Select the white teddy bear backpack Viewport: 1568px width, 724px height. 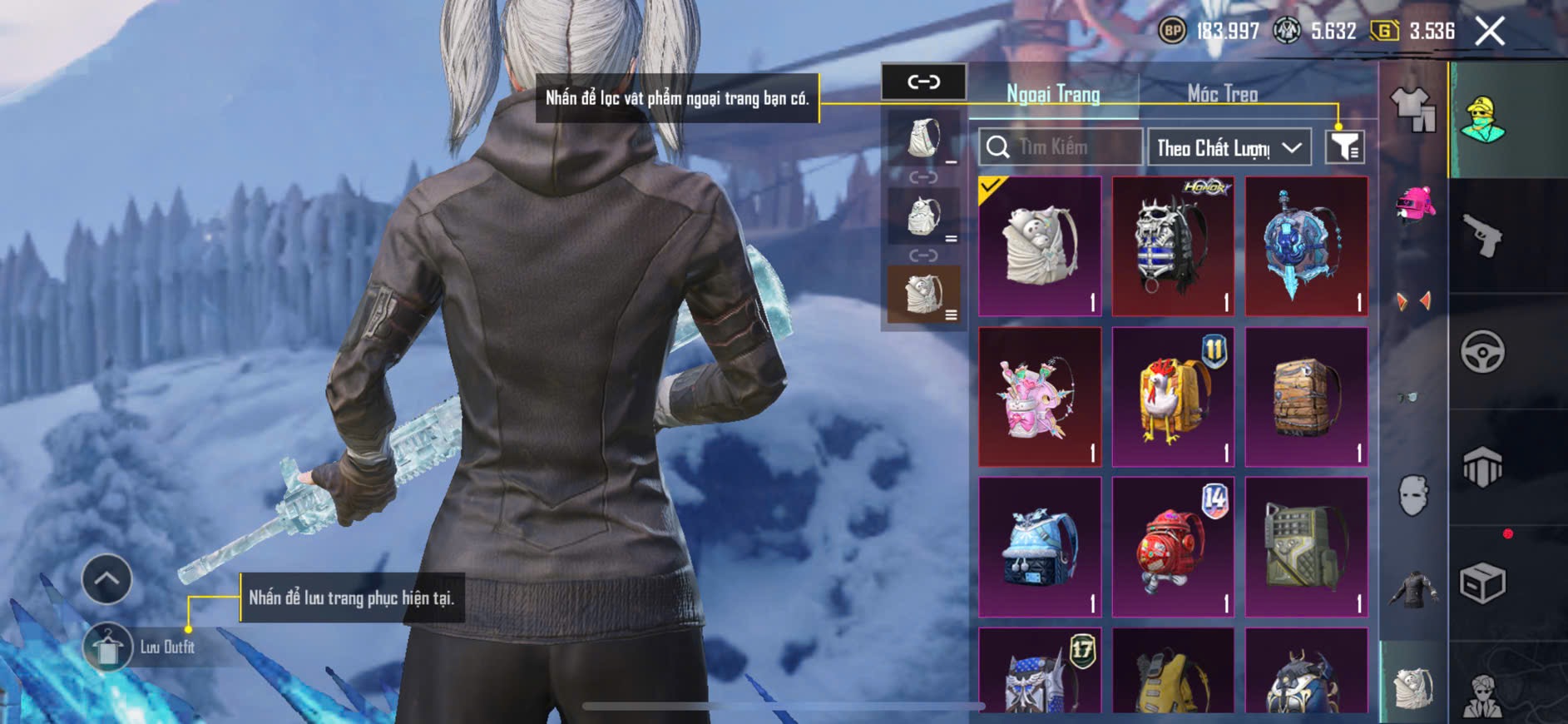click(x=1040, y=246)
